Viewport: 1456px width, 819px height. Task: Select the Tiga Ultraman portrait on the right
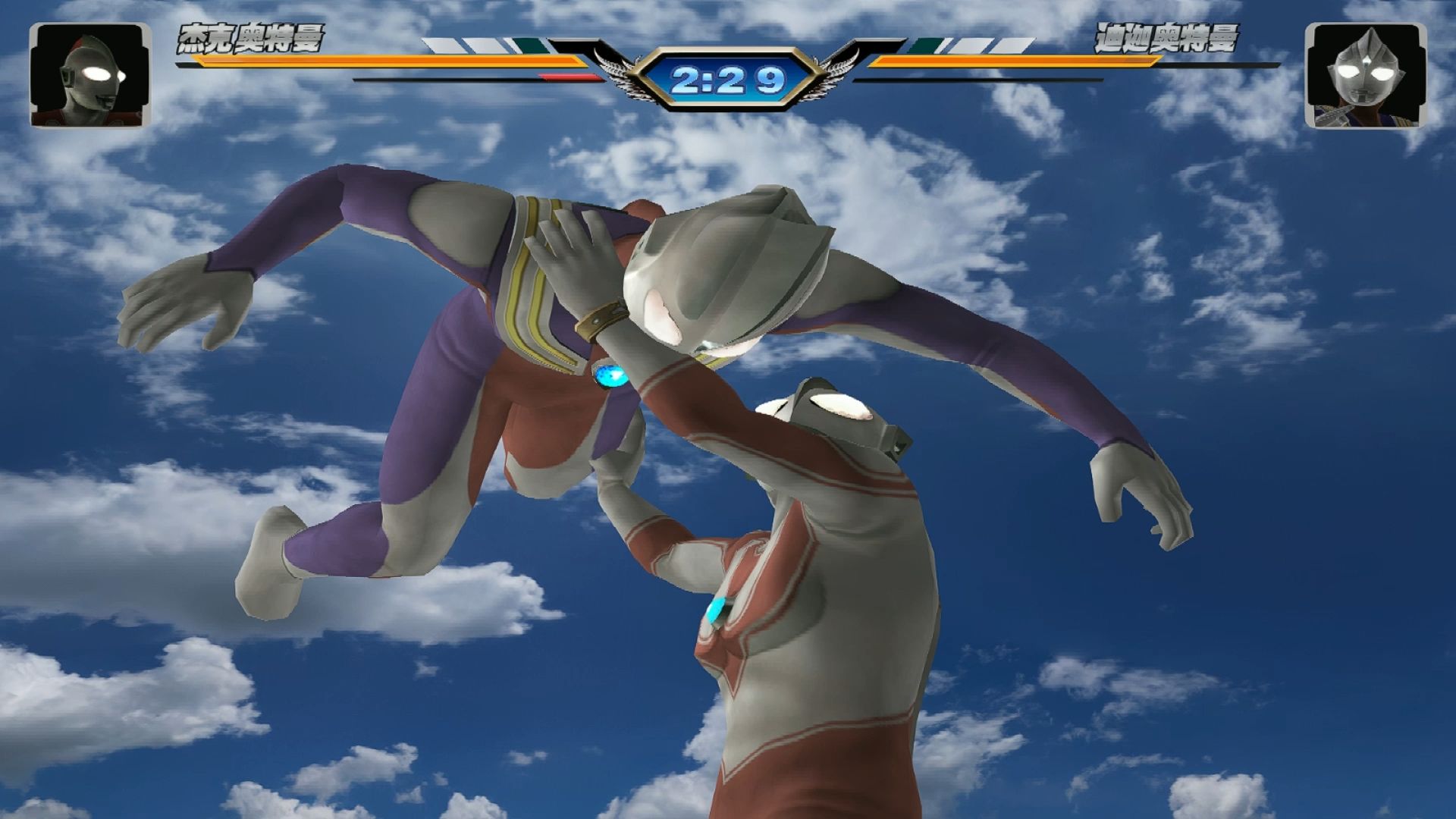tap(1365, 75)
